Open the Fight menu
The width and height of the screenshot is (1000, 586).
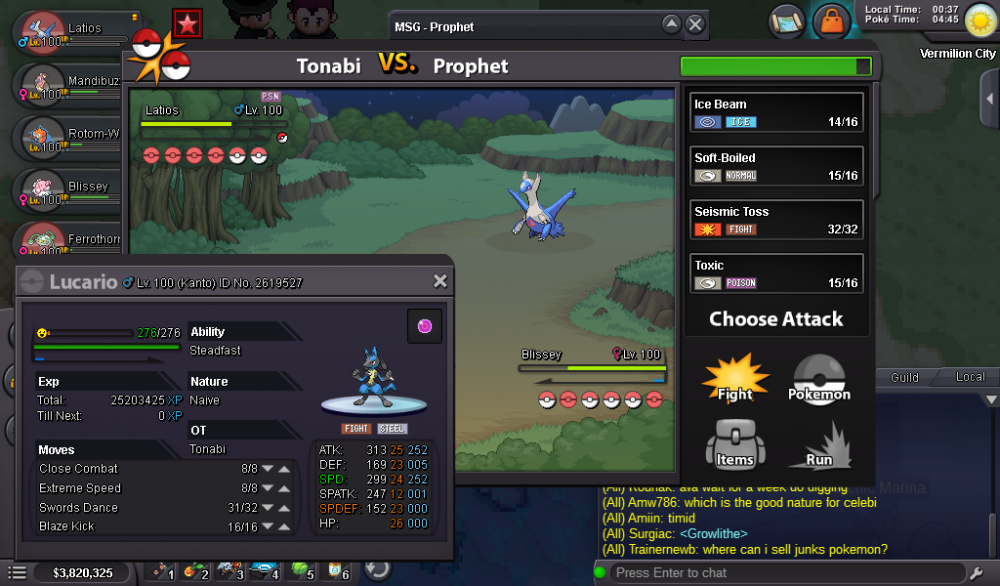coord(735,379)
